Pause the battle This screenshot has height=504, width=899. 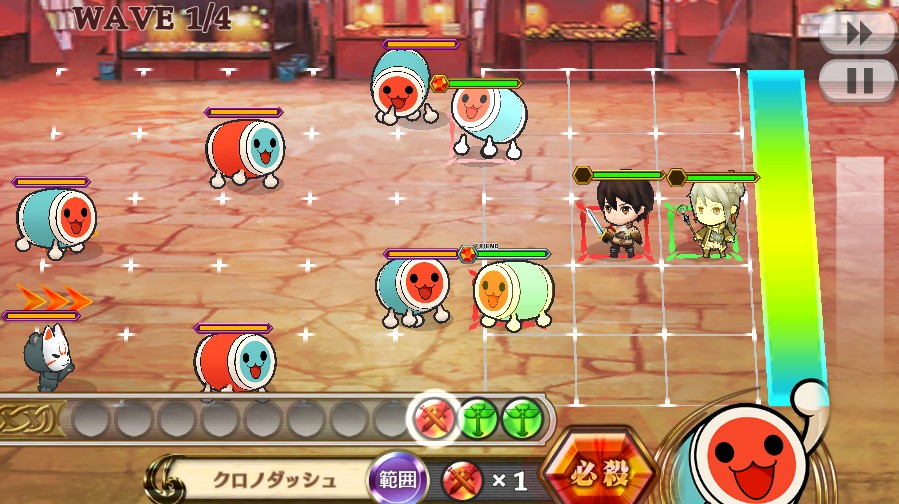coord(857,80)
